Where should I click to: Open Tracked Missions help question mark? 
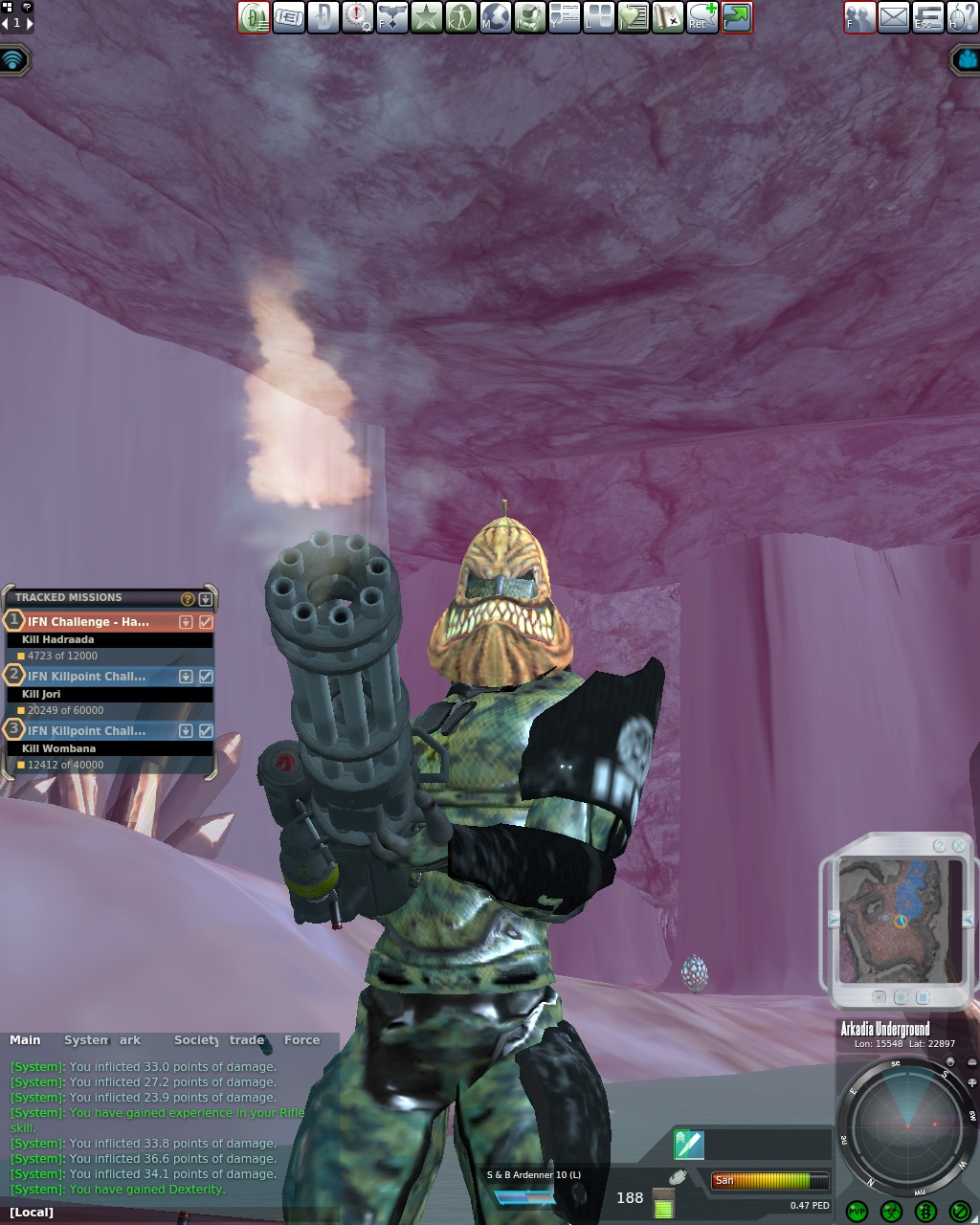(x=188, y=599)
